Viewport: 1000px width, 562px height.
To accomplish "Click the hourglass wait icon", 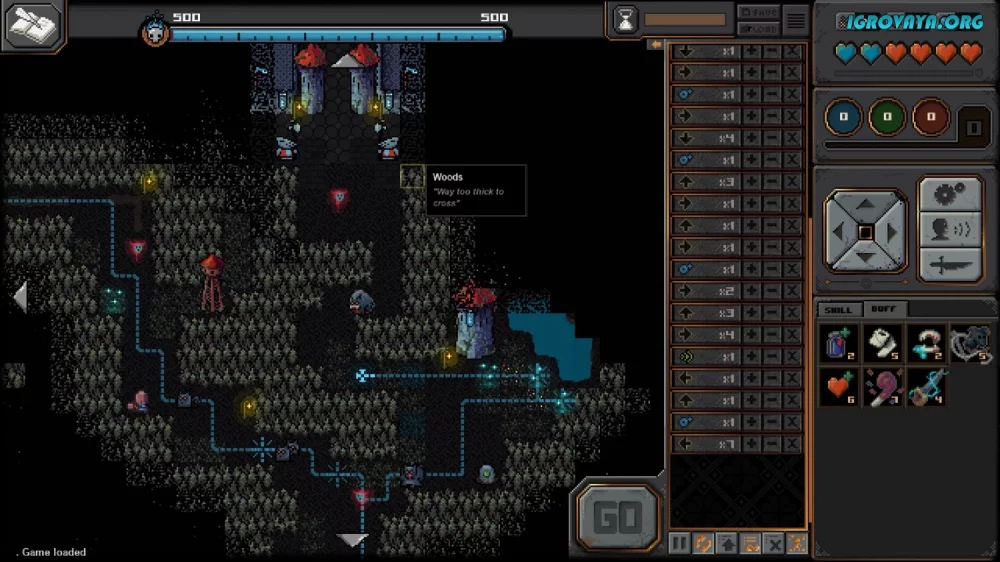I will (625, 20).
